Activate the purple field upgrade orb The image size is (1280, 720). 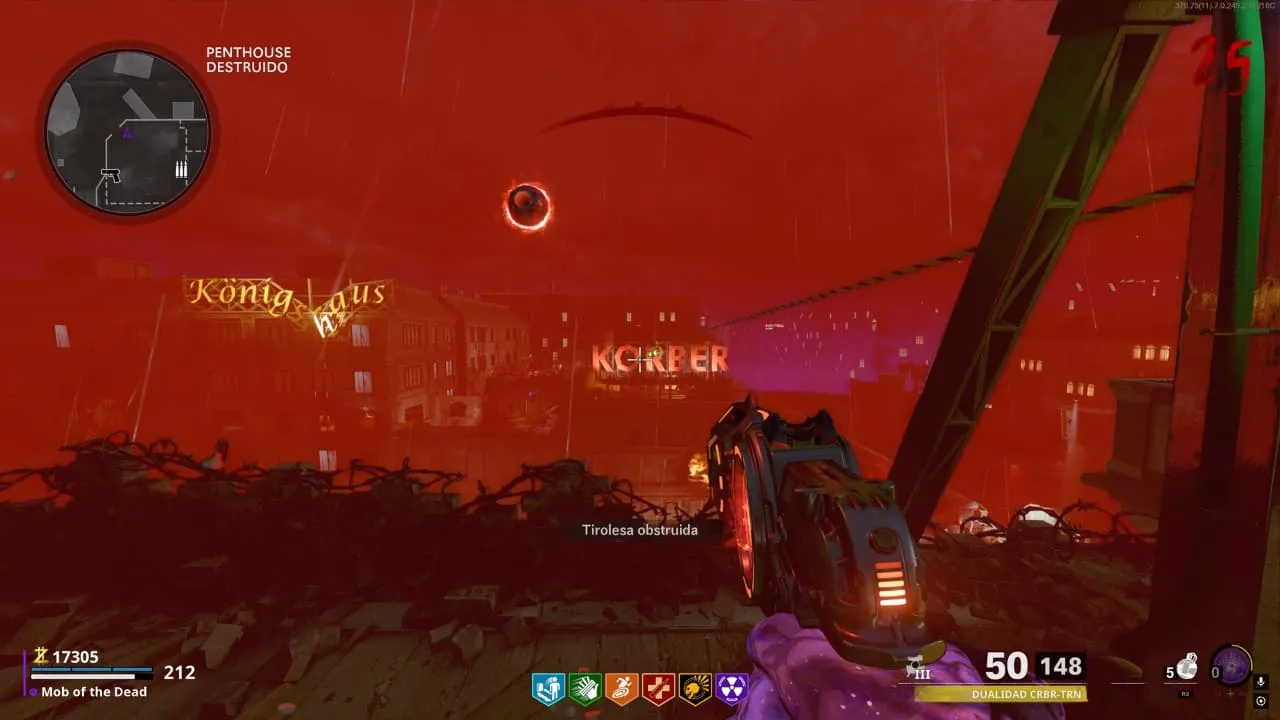(1231, 666)
